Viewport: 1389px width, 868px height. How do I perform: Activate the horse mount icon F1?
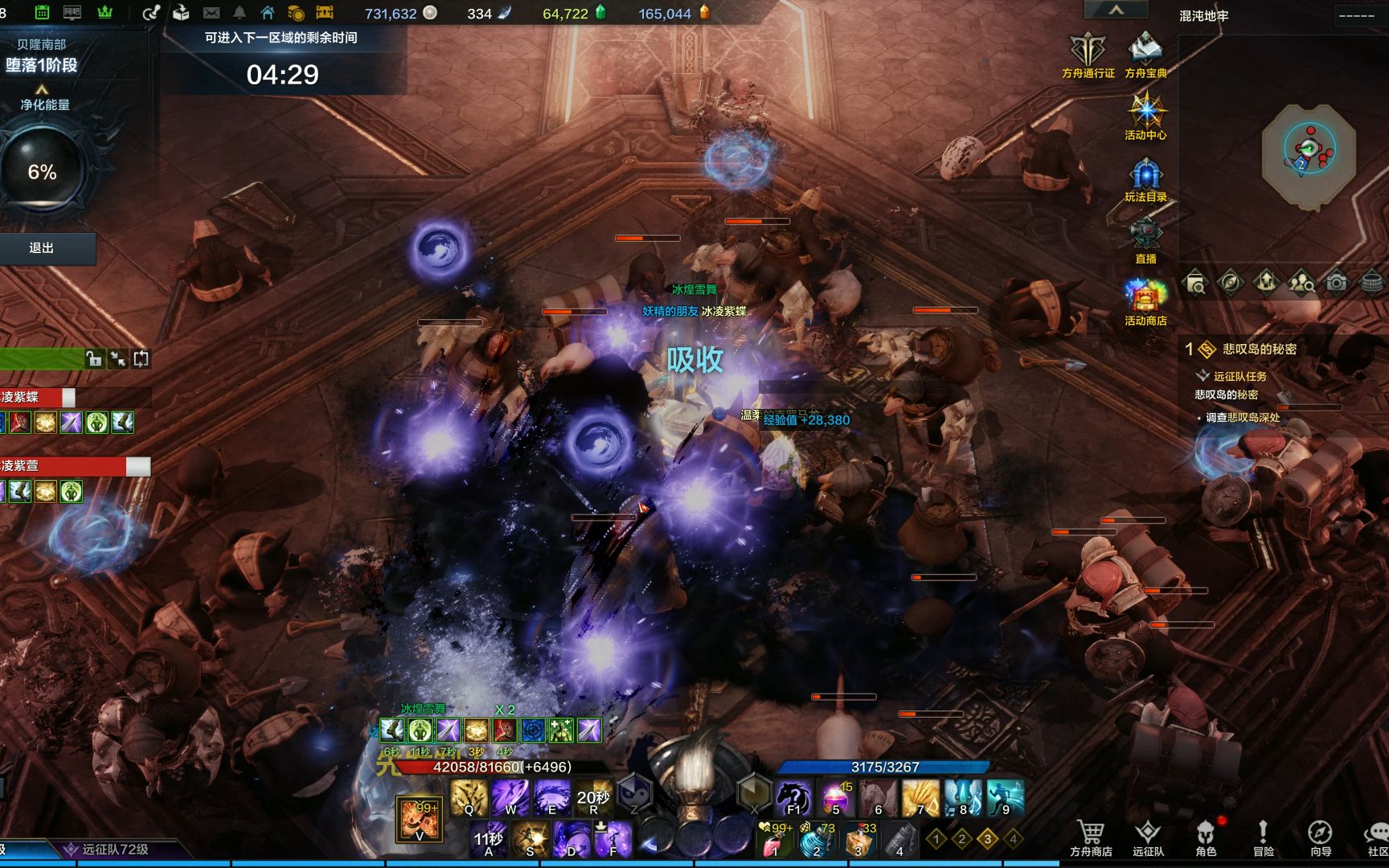click(794, 797)
